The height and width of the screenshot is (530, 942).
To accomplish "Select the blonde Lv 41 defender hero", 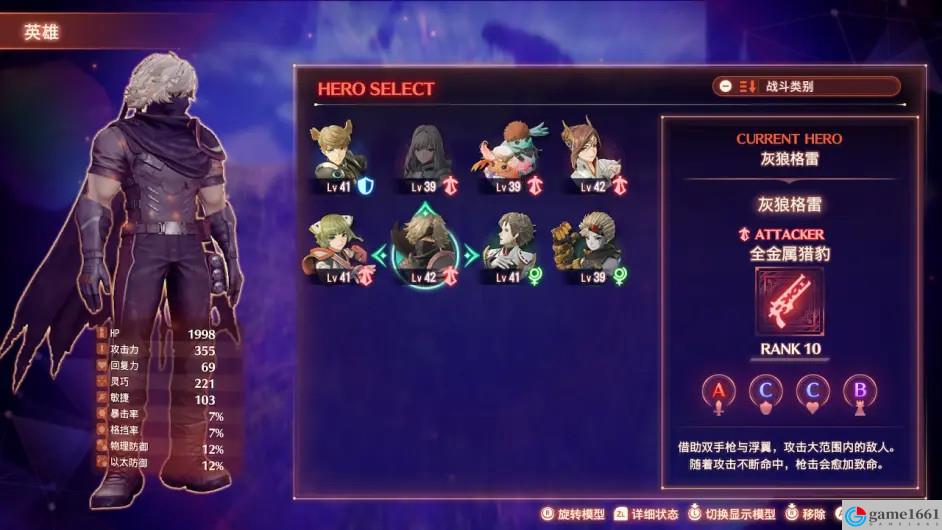I will (x=338, y=158).
